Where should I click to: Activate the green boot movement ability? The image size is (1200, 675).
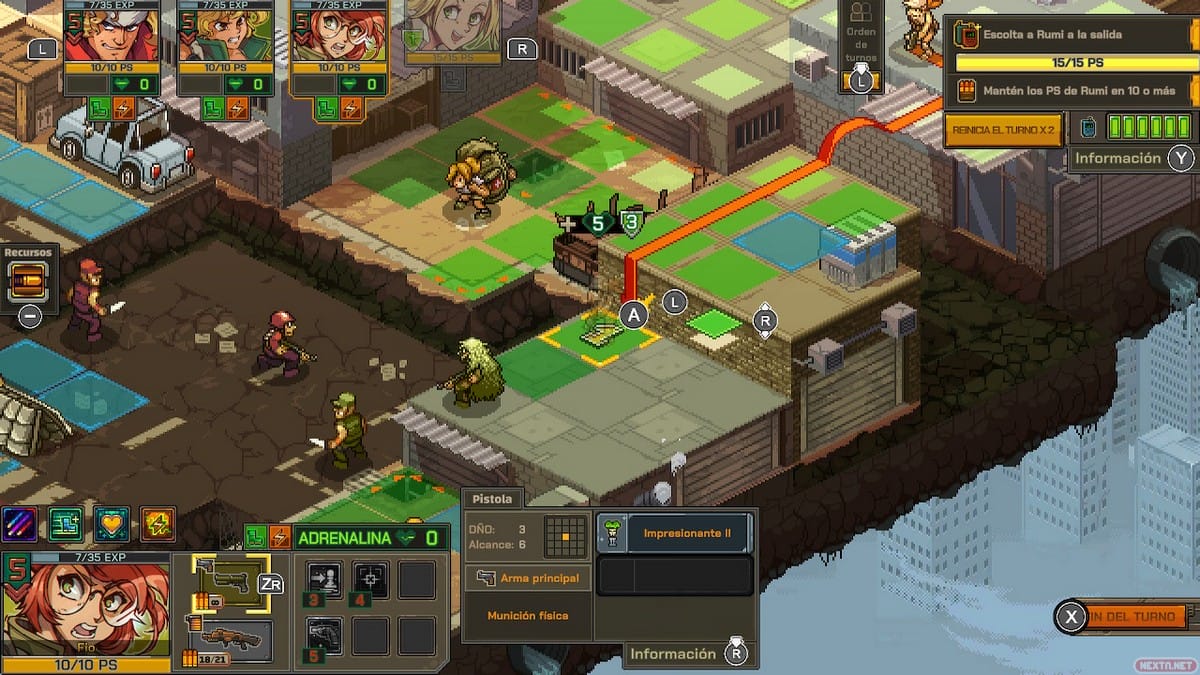coord(65,524)
